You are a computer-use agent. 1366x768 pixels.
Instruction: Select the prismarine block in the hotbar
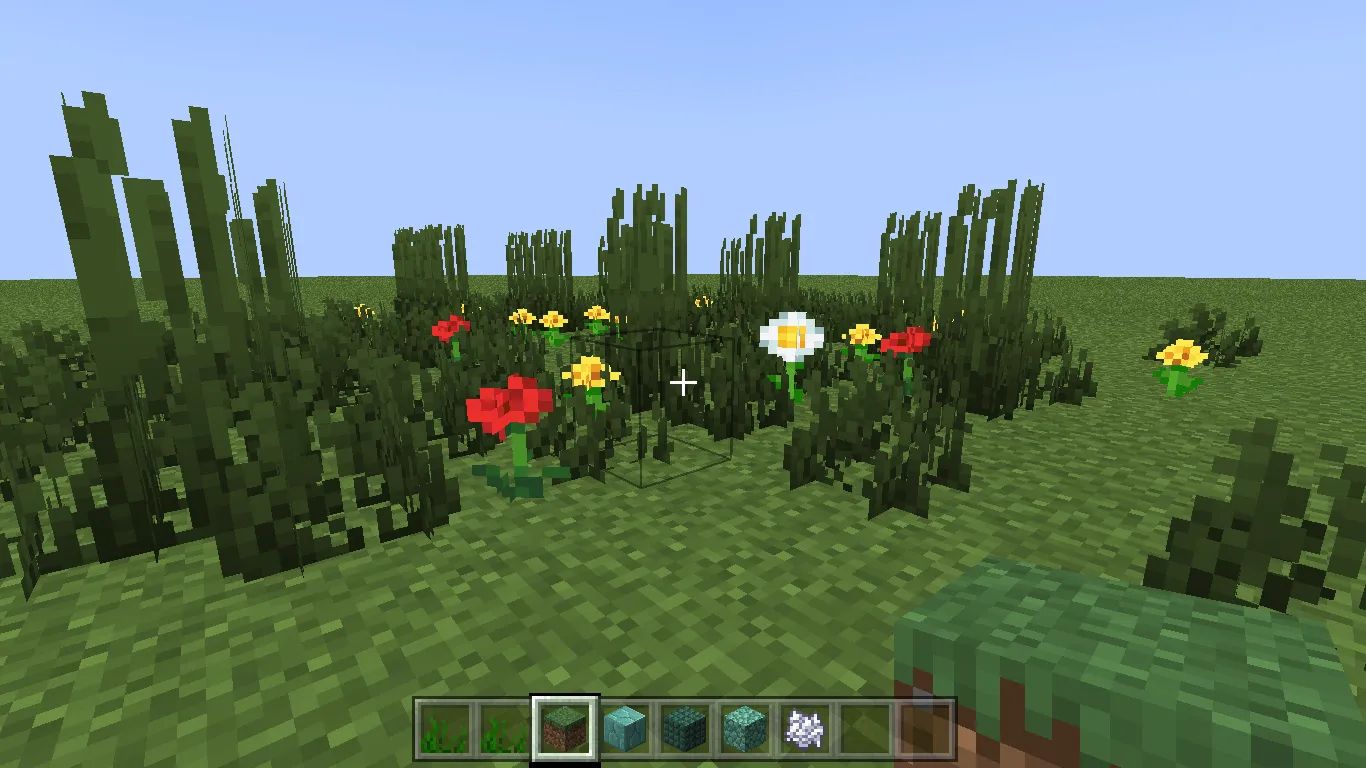(x=742, y=730)
